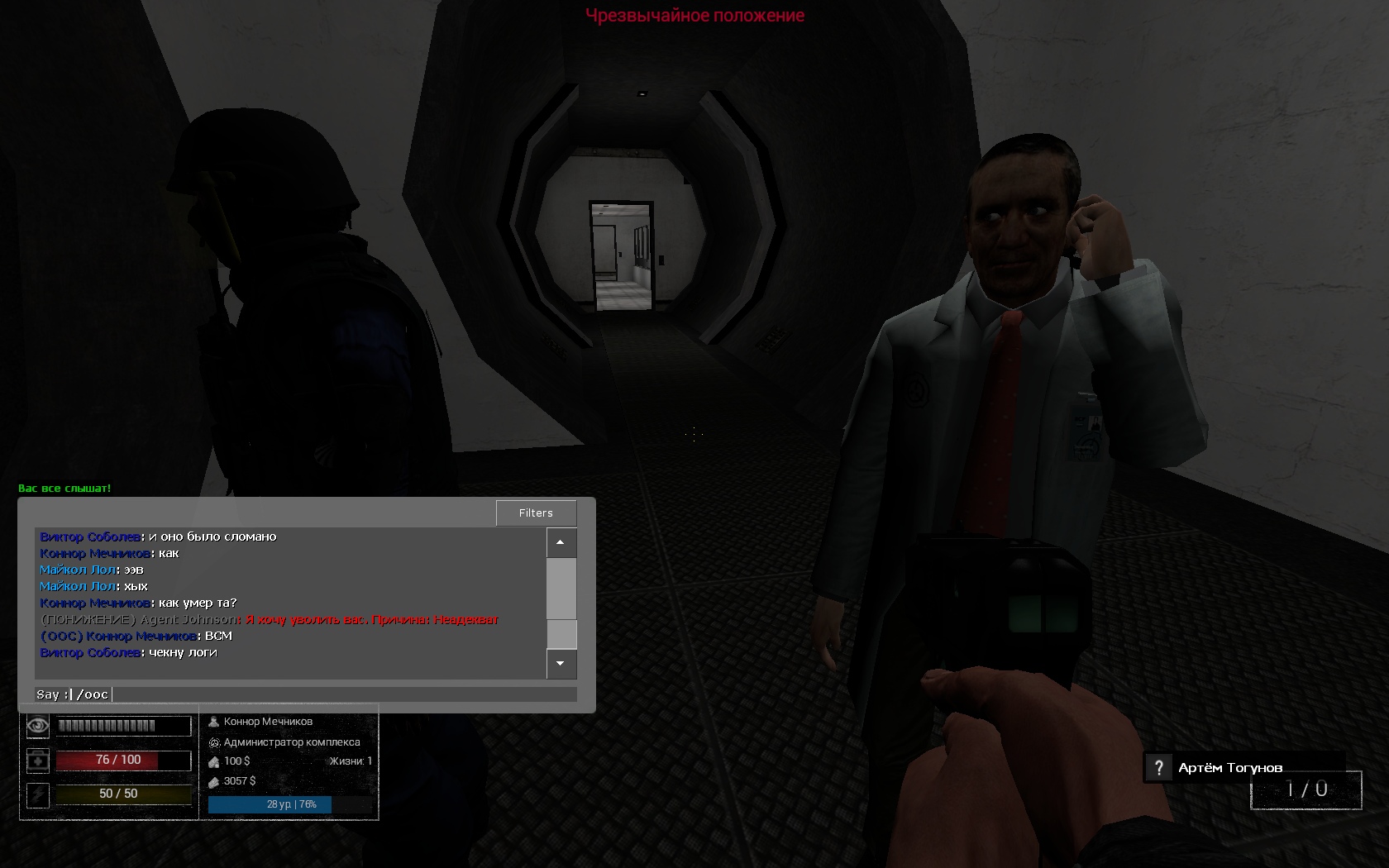Click the question mark icon on Артём Тогунов nameplate
This screenshot has width=1389, height=868.
[x=1159, y=767]
